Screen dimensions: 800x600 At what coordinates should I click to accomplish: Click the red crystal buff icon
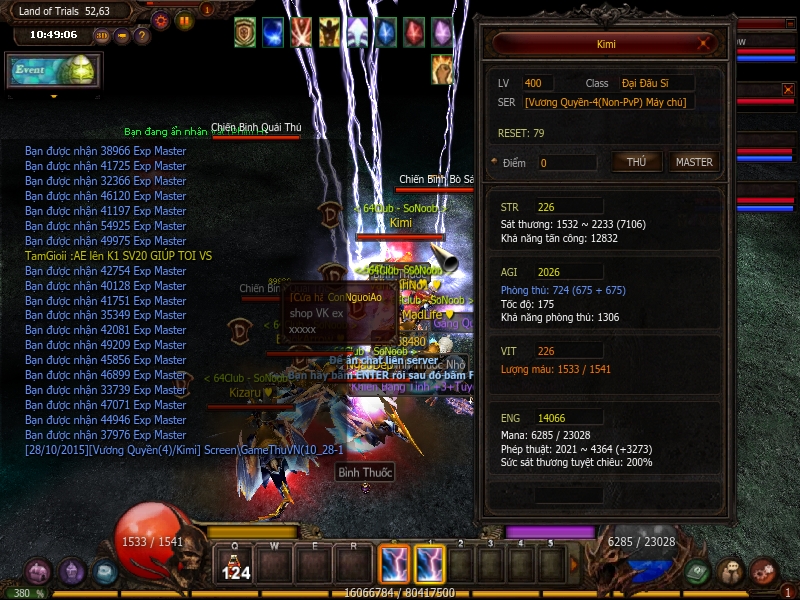tap(413, 32)
